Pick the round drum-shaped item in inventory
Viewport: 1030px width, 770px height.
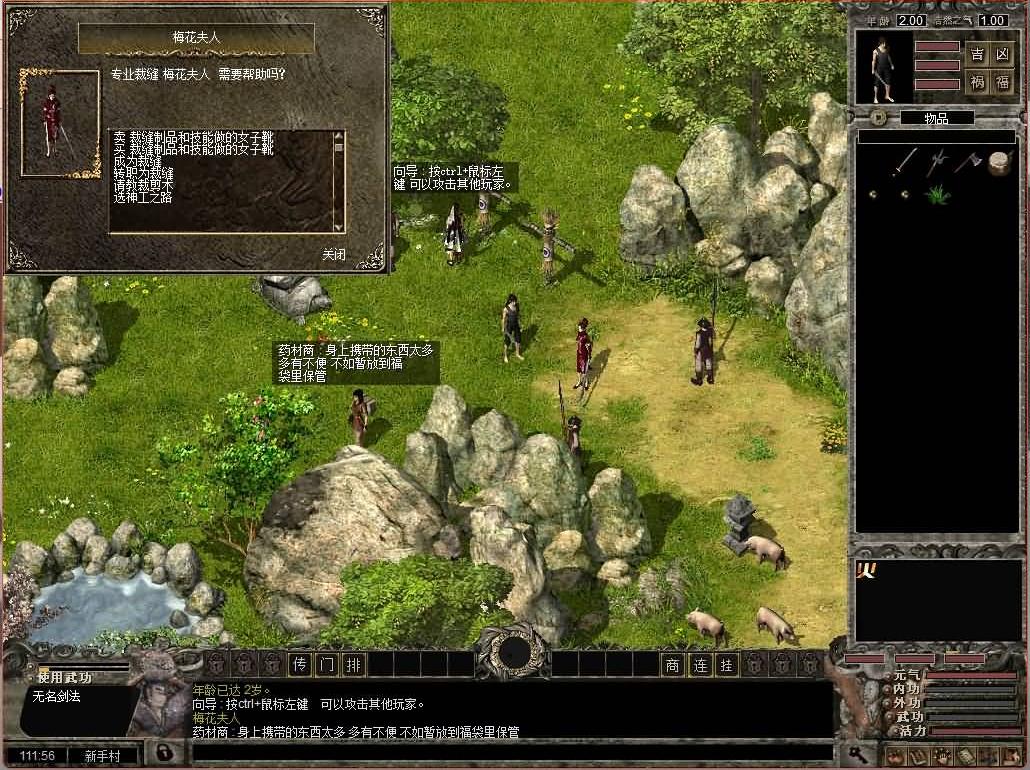point(998,163)
